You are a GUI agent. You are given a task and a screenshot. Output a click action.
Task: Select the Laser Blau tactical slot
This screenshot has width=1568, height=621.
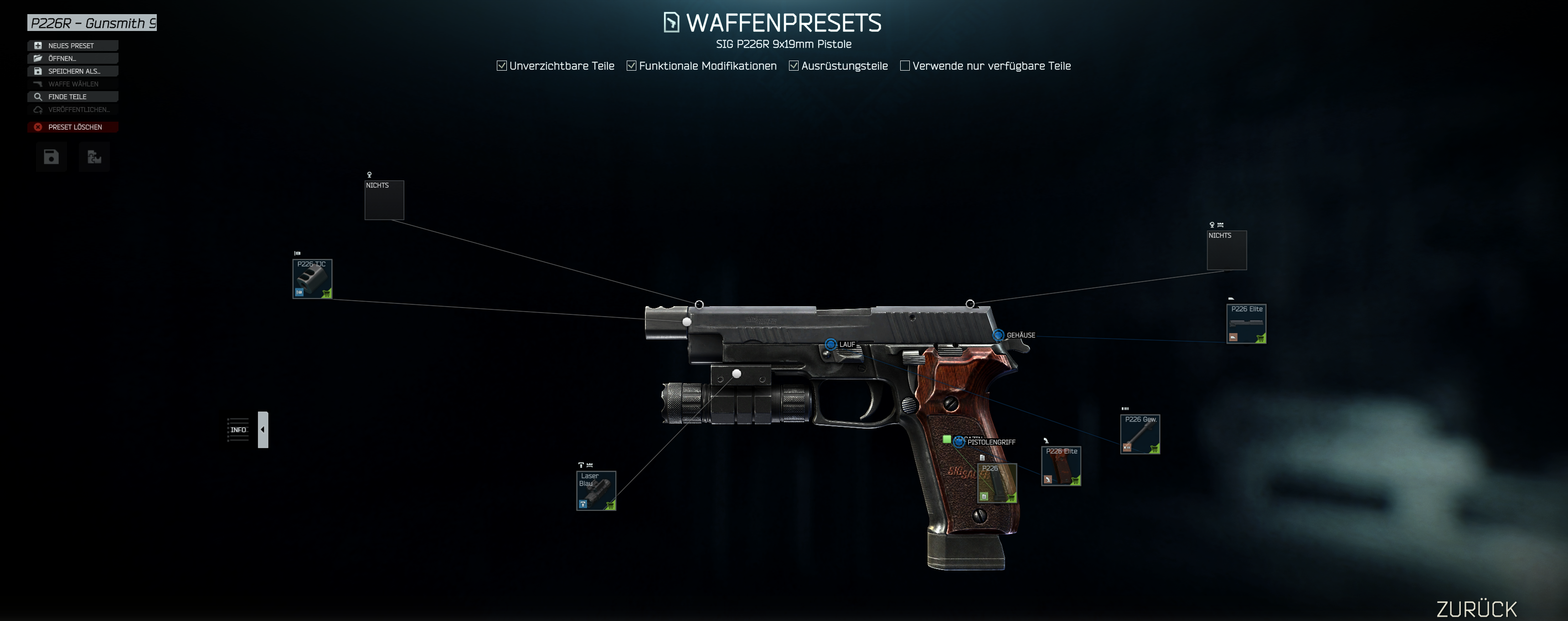(596, 491)
